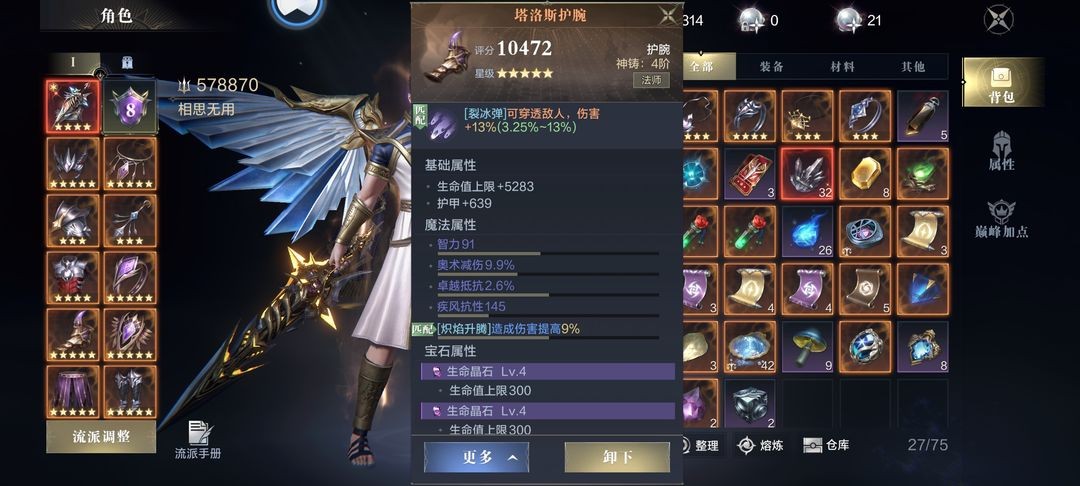The height and width of the screenshot is (486, 1080).
Task: Select the purple skirt equipment slot
Action: (x=73, y=393)
